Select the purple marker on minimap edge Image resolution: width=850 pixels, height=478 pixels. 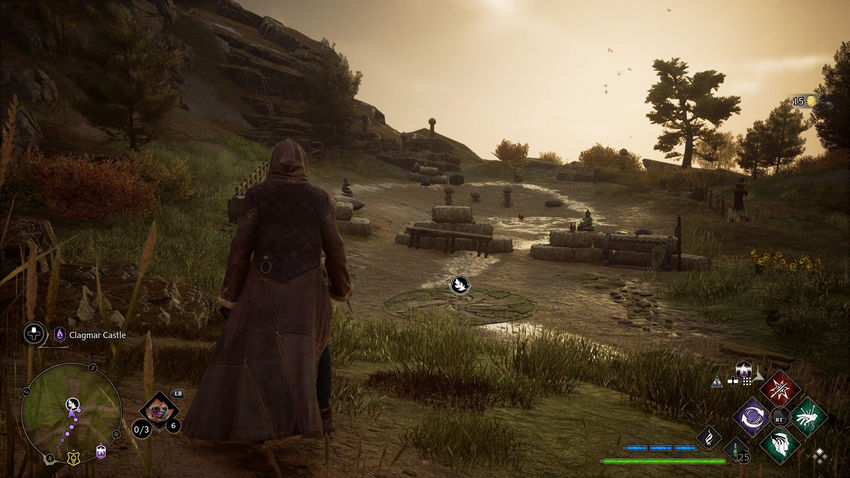(x=101, y=452)
